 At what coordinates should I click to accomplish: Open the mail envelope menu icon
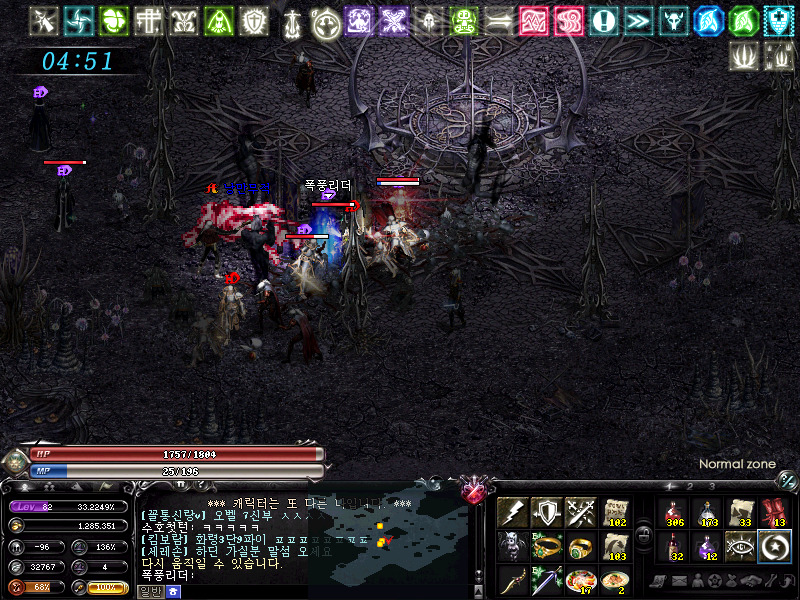point(679,581)
